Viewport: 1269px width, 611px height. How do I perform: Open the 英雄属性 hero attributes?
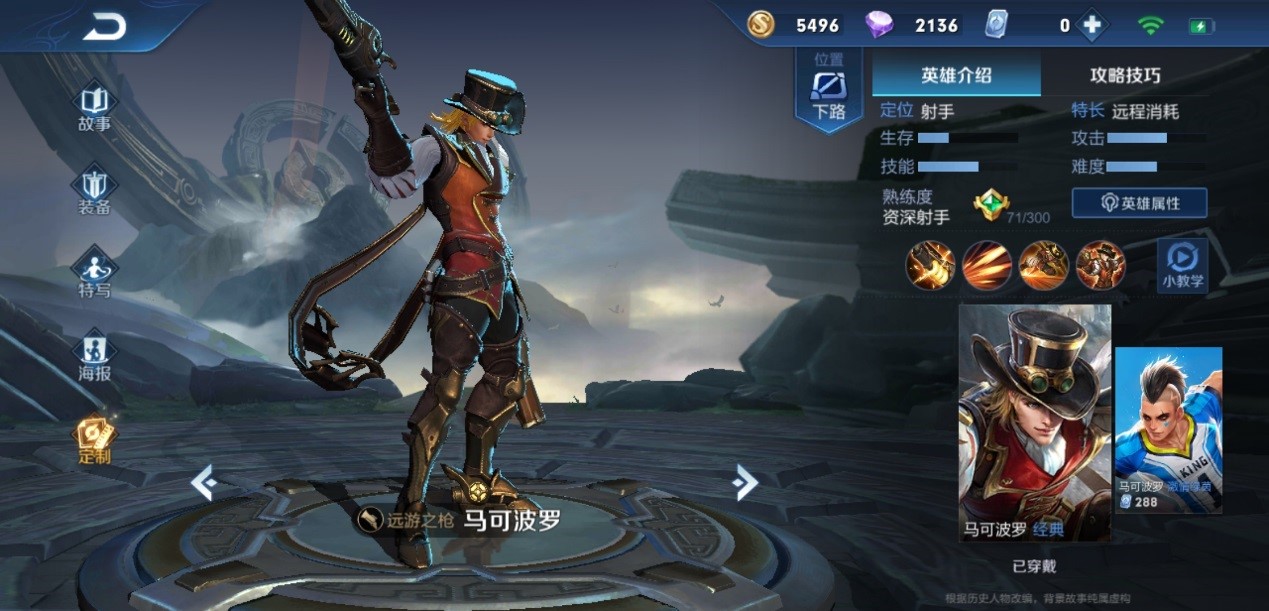(1139, 203)
